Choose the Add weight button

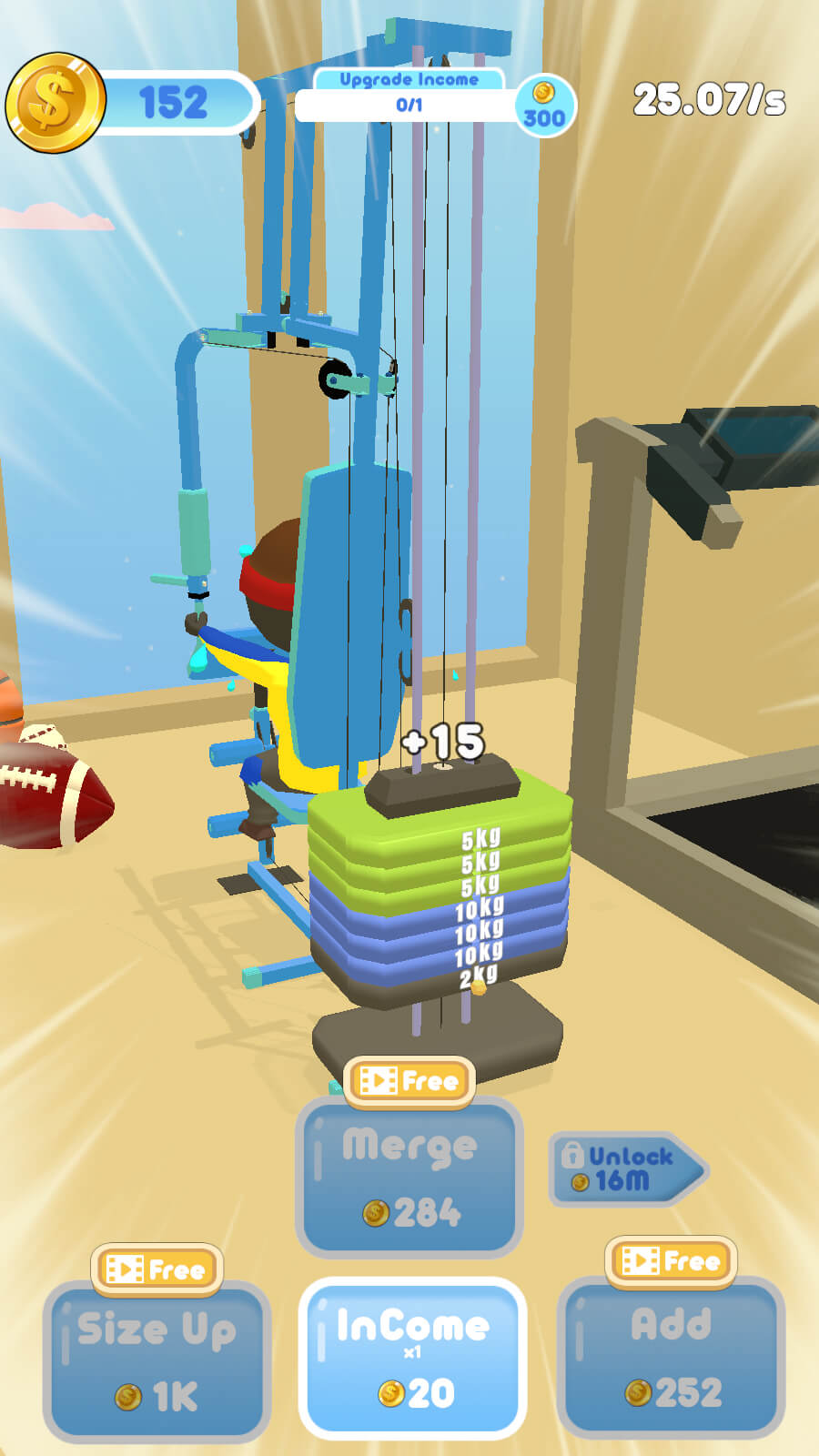pyautogui.click(x=671, y=1356)
